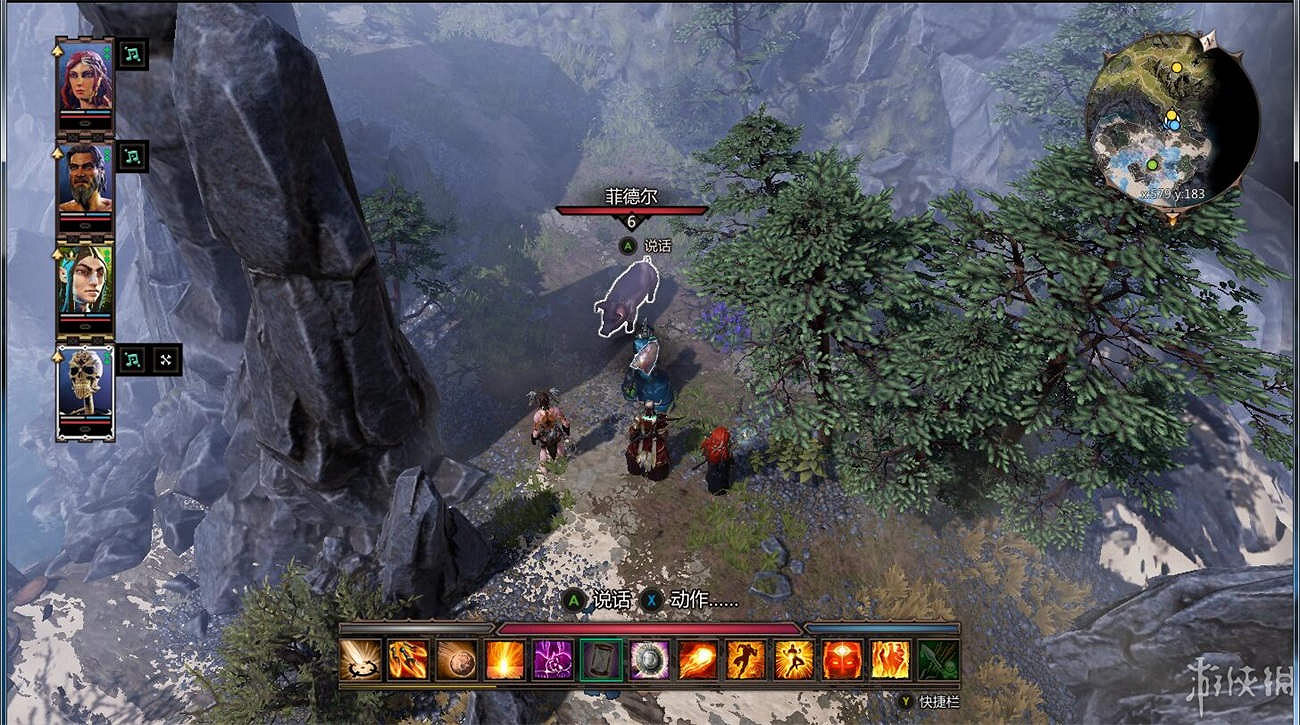The image size is (1300, 725).
Task: Cast the purple lightning creature skill
Action: [x=553, y=660]
